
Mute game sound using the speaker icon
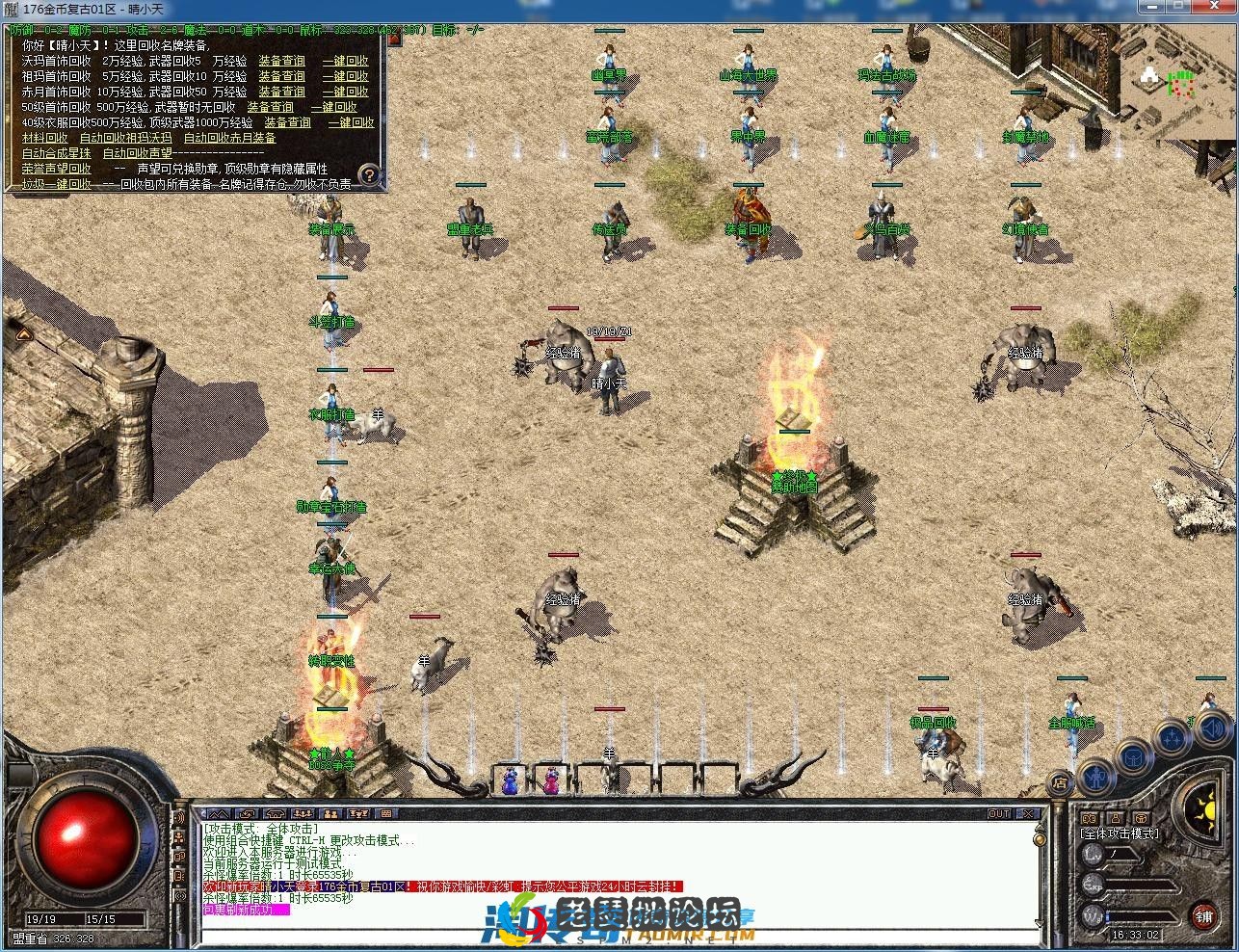coord(1211,729)
